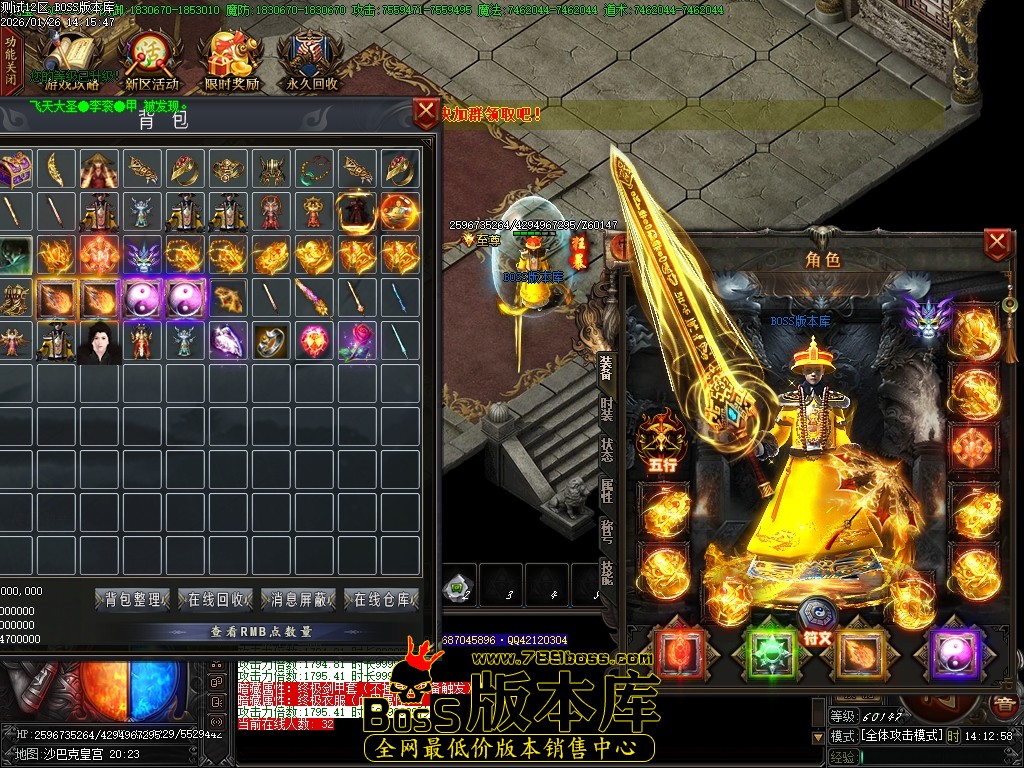Close the 背包 backpack window
The image size is (1024, 768).
pos(427,111)
